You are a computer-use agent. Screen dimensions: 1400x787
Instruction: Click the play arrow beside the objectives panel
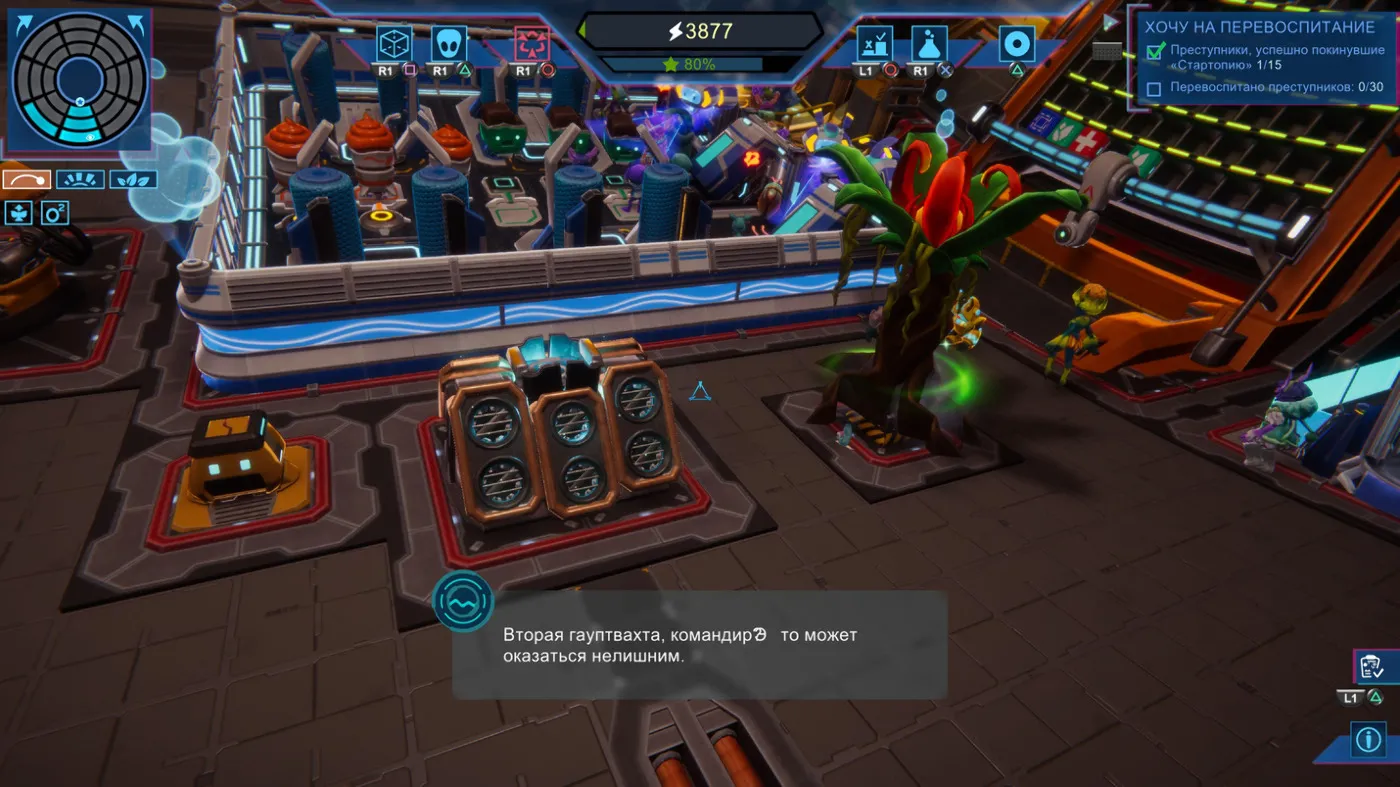coord(1109,22)
